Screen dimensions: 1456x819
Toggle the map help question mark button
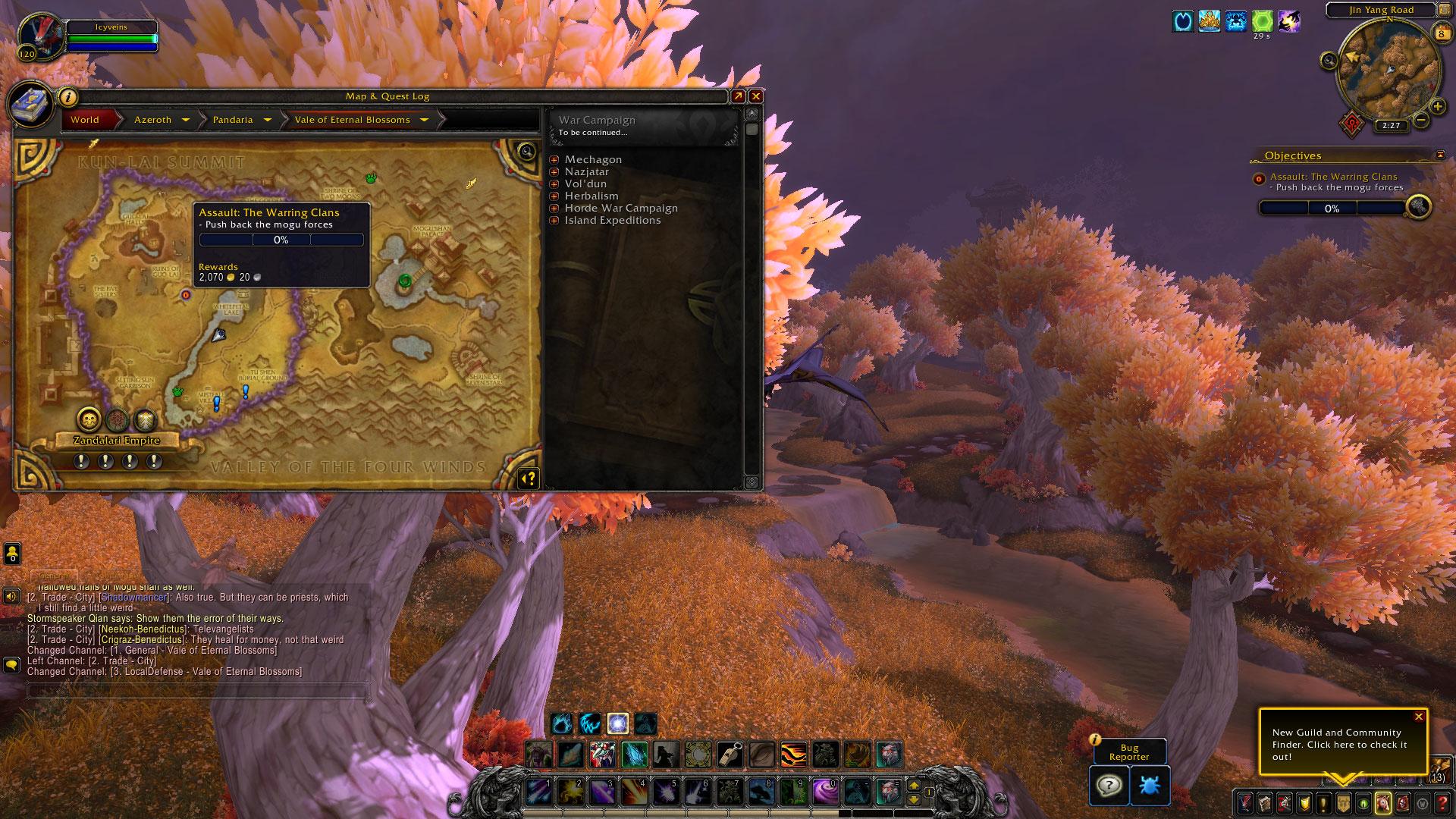[528, 478]
